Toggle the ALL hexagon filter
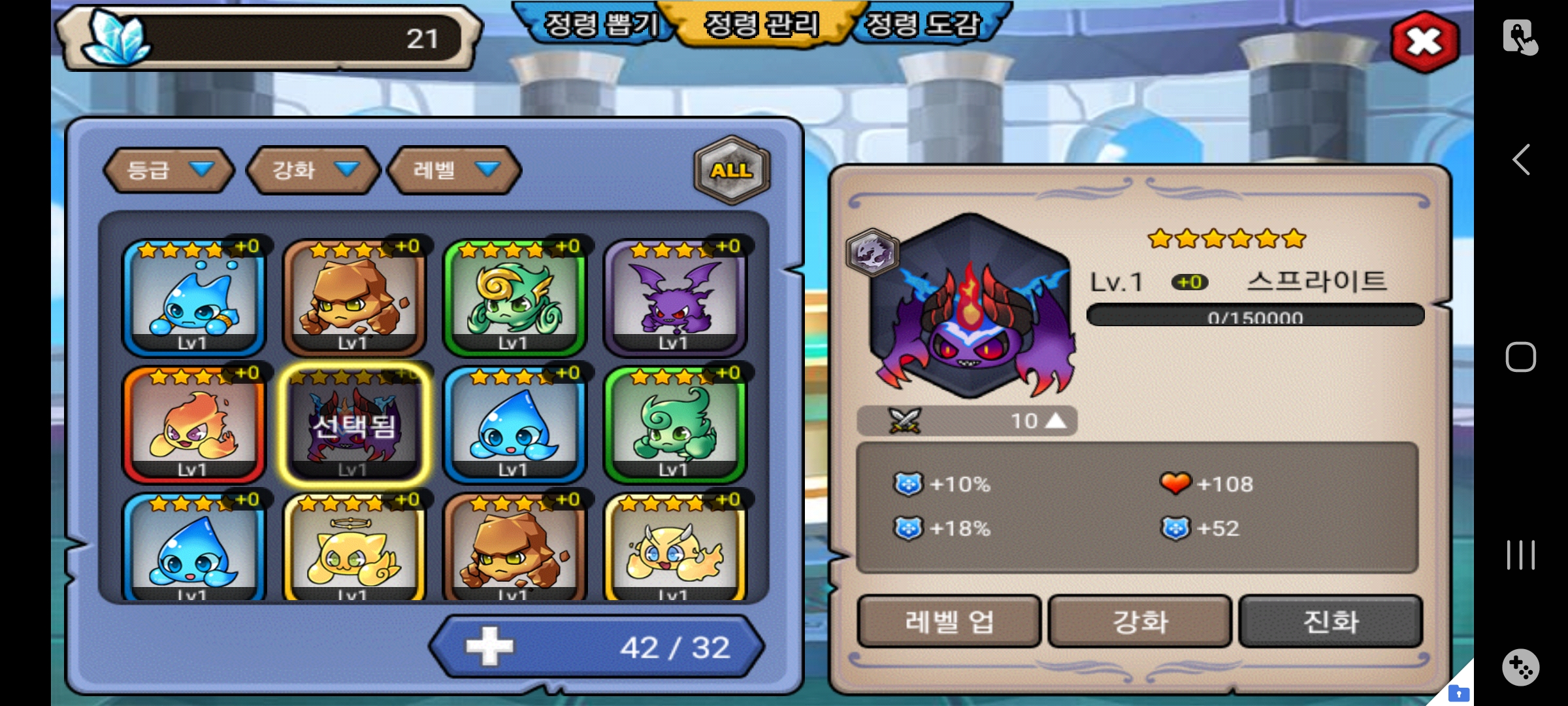1568x706 pixels. pos(732,170)
